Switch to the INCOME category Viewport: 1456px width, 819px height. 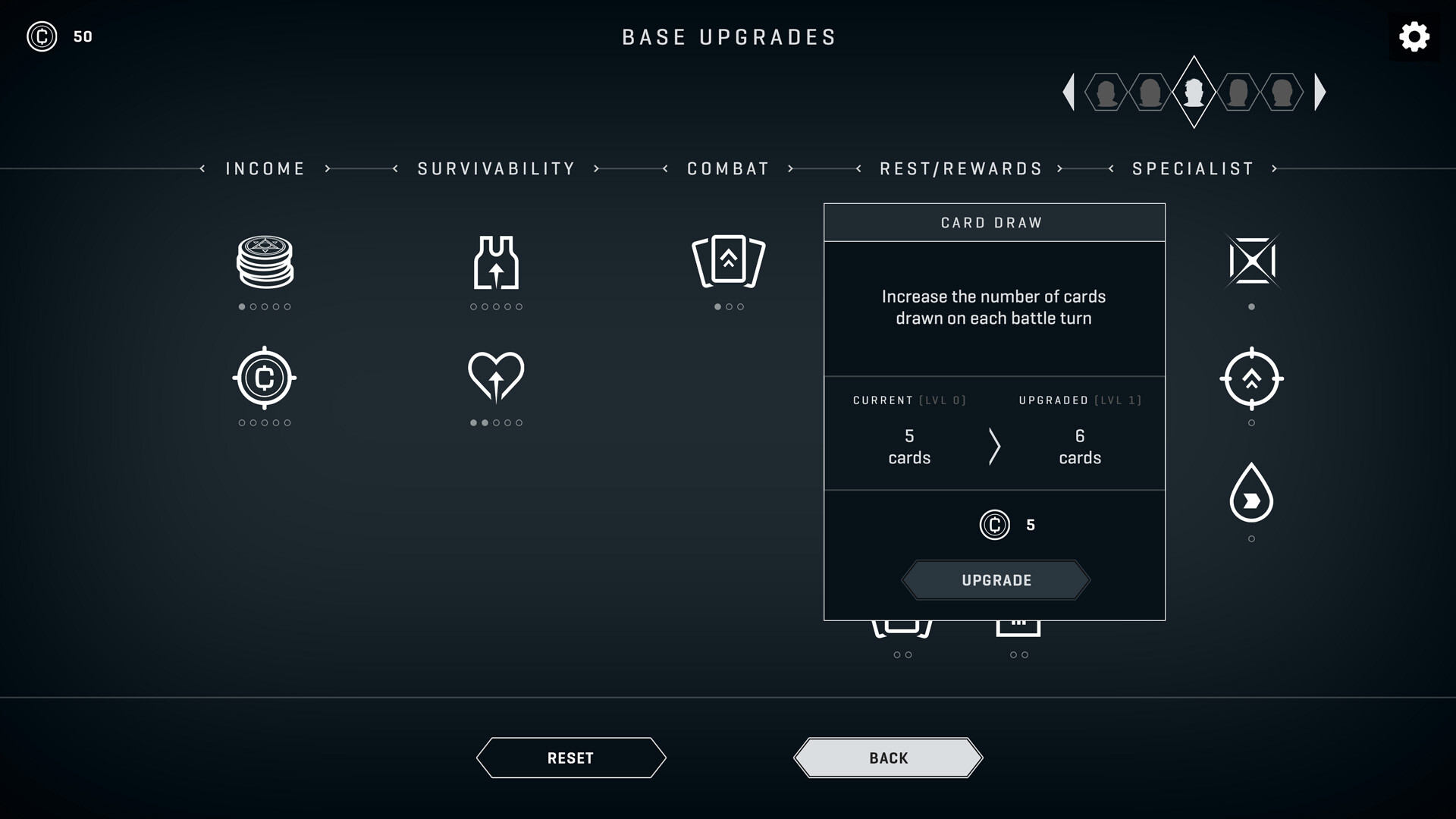click(x=265, y=168)
